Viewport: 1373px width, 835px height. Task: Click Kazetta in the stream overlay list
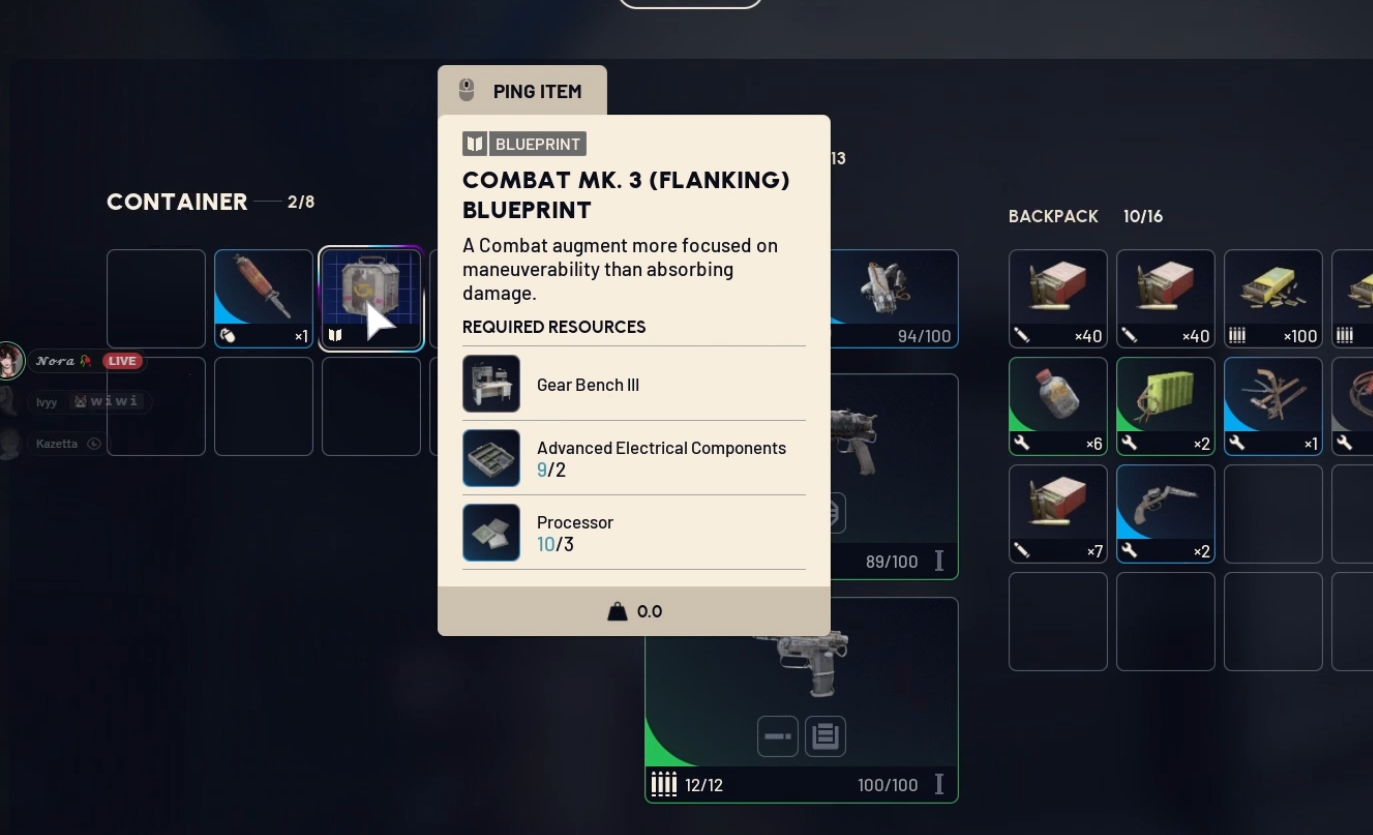[x=57, y=443]
